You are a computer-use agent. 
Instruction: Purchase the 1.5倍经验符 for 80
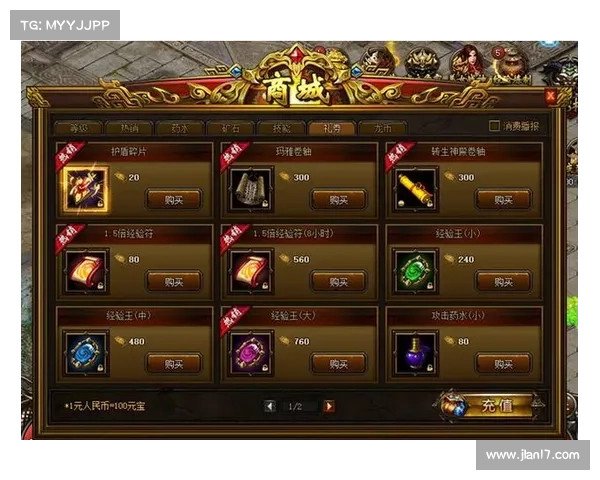pyautogui.click(x=173, y=281)
